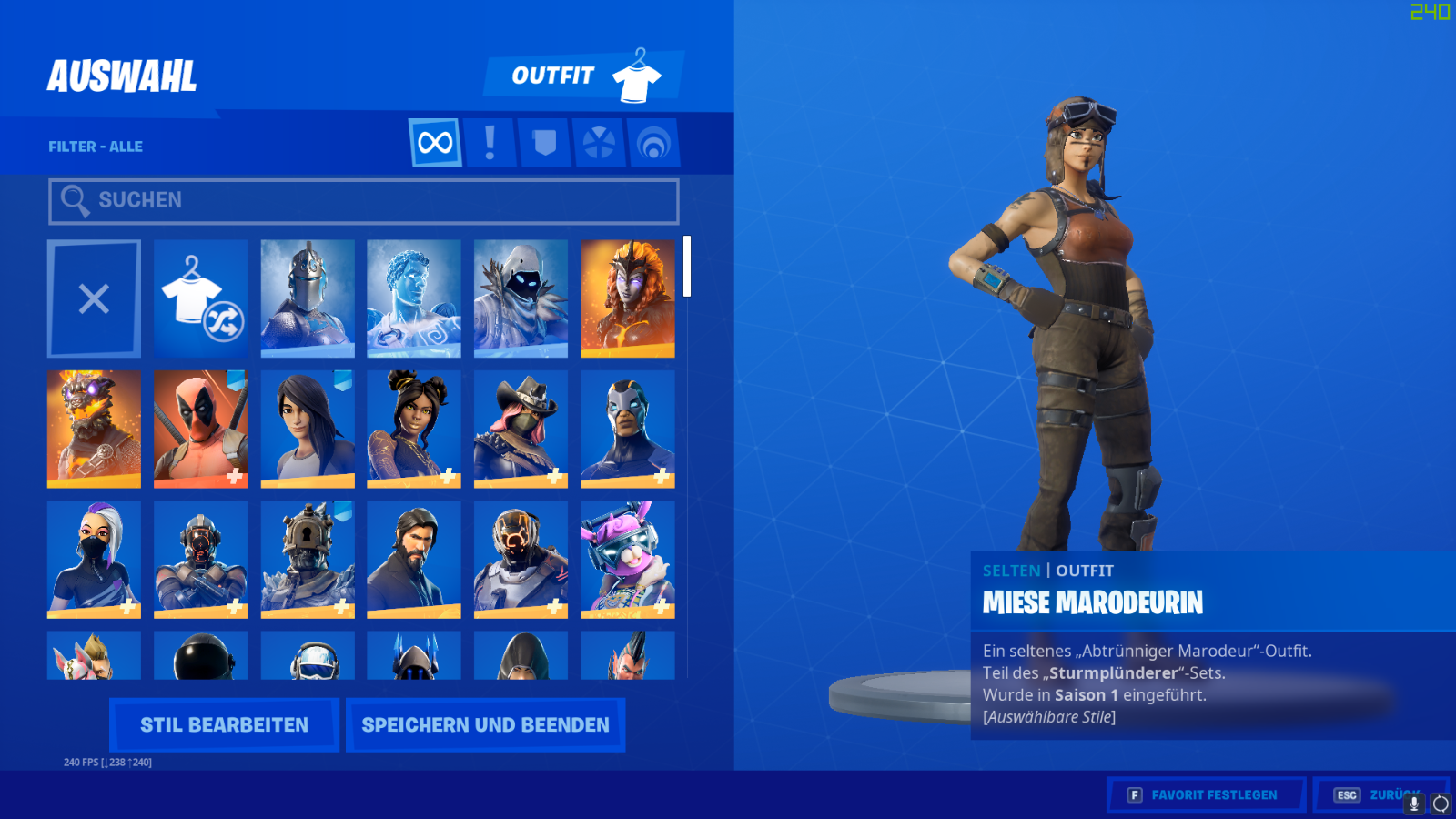Image resolution: width=1456 pixels, height=819 pixels.
Task: Select the pink llama bear outfit
Action: click(x=627, y=559)
